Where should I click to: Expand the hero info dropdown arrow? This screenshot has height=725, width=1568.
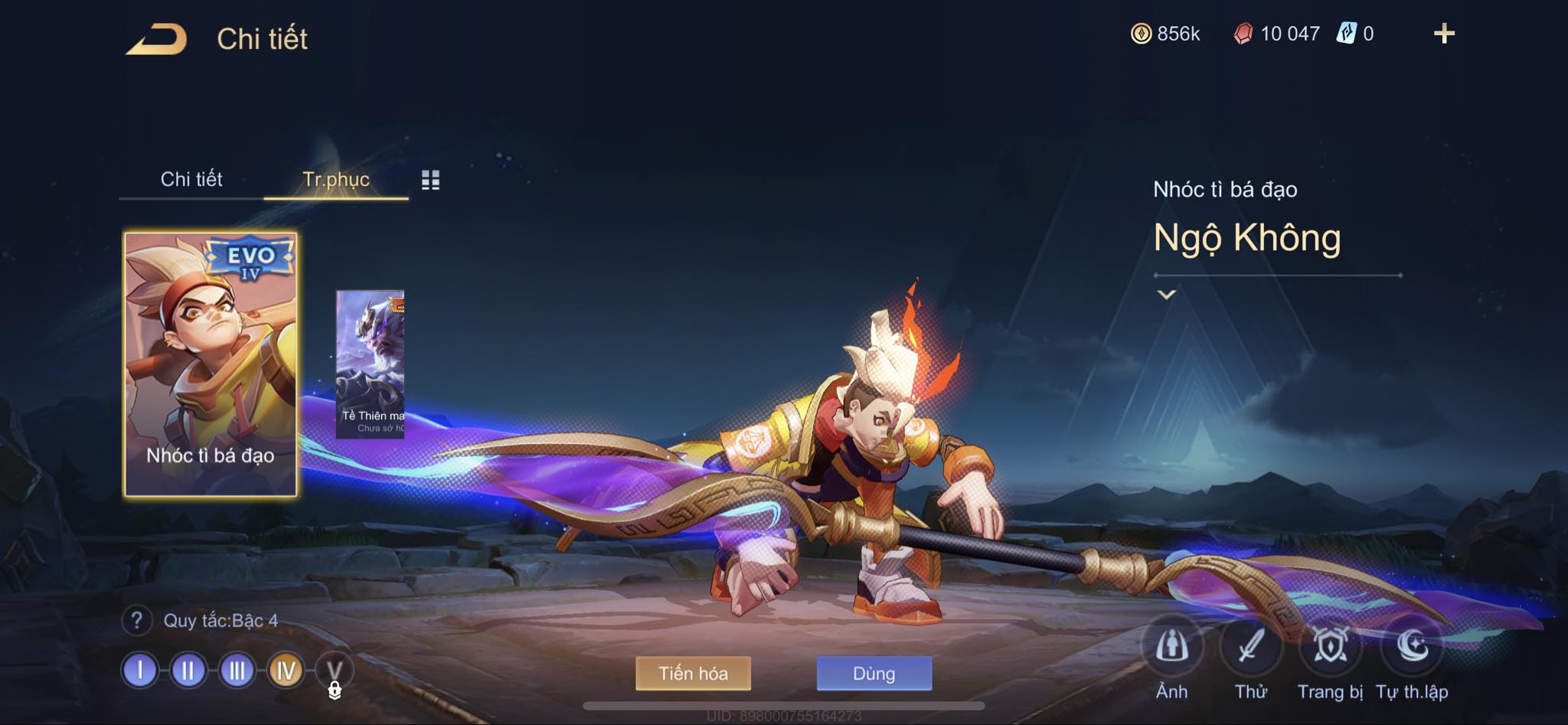1166,295
